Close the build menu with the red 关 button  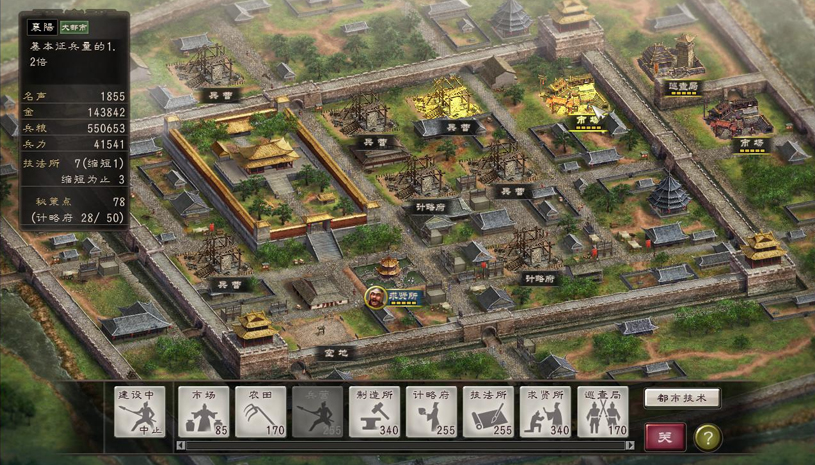click(665, 436)
